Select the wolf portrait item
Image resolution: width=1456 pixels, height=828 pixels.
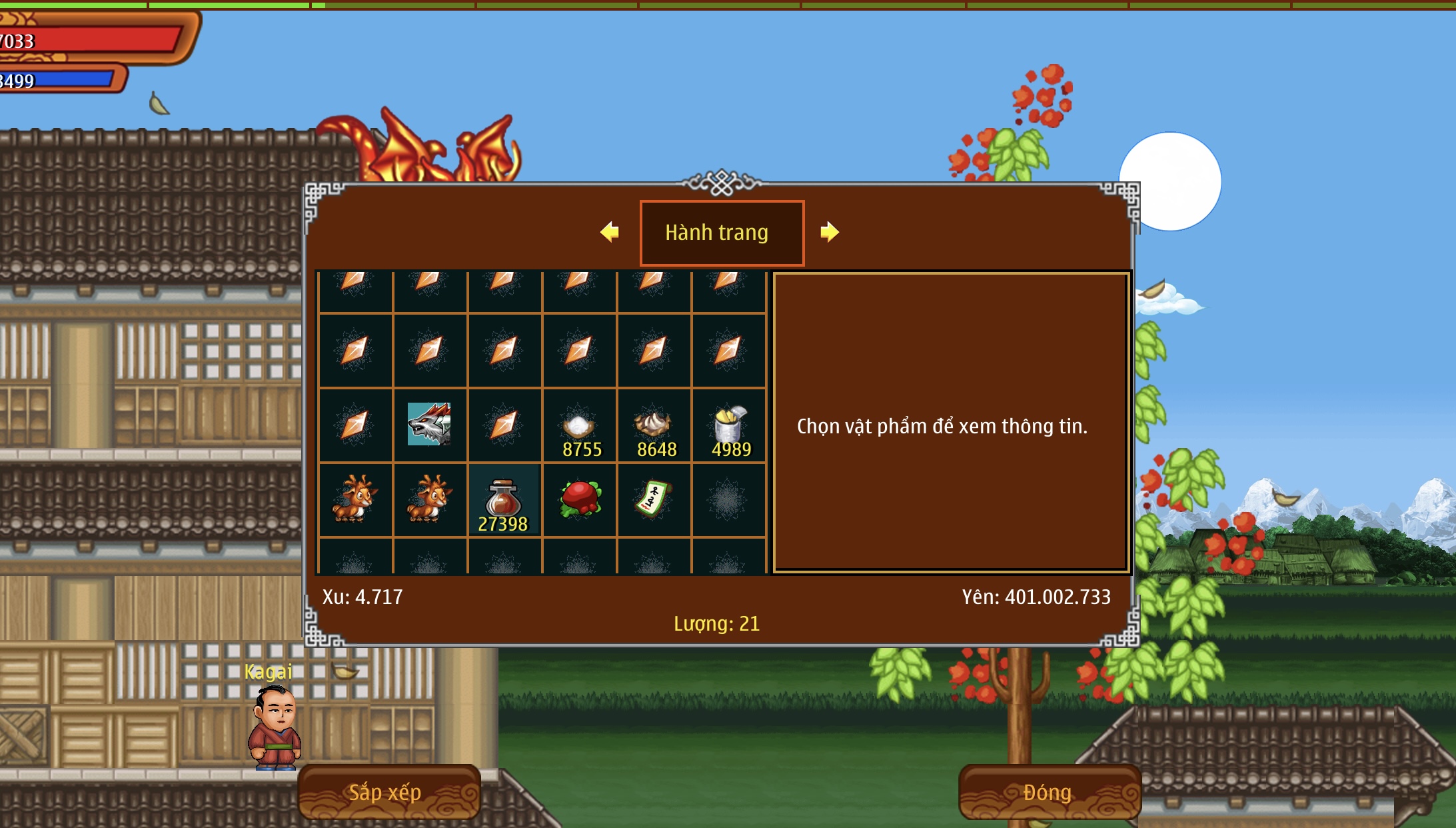tap(429, 424)
